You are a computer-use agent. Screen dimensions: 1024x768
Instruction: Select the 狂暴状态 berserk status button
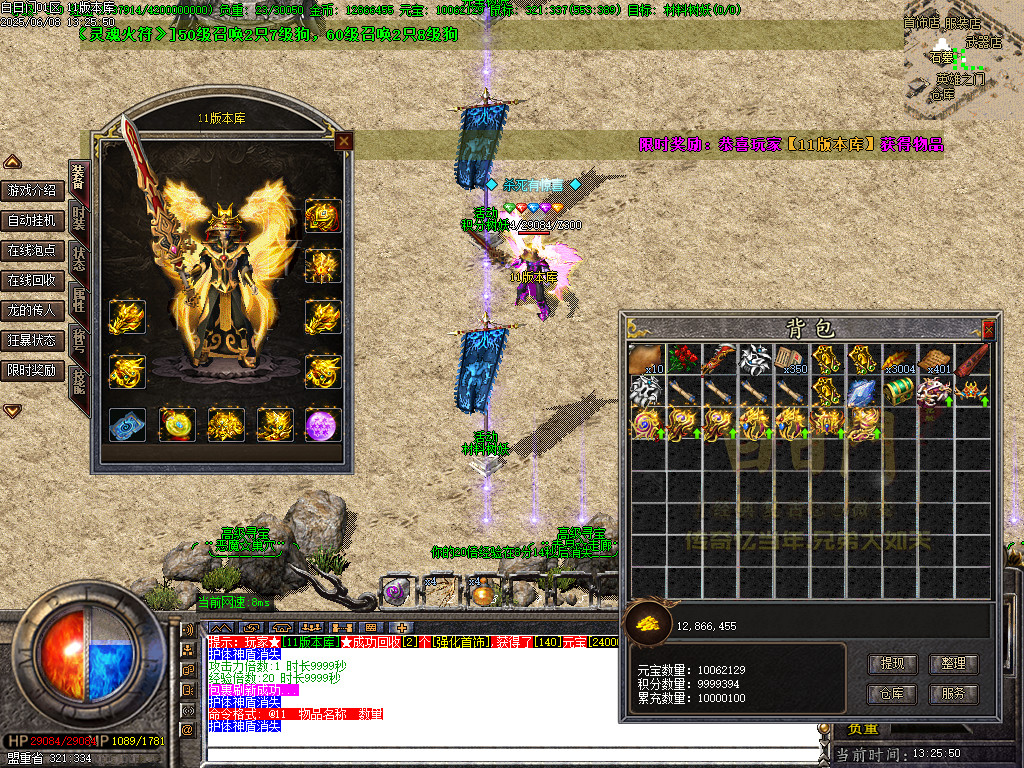(x=33, y=340)
